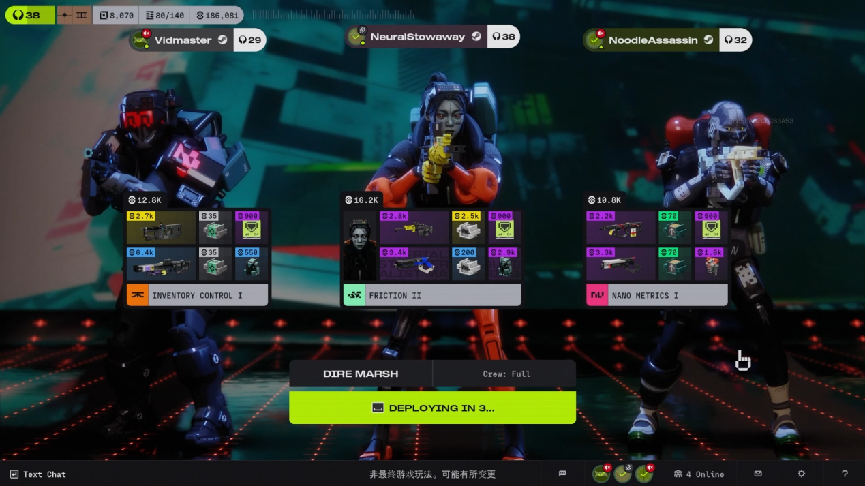Open the chat bubble icon in bottom bar
This screenshot has height=486, width=865.
(562, 474)
